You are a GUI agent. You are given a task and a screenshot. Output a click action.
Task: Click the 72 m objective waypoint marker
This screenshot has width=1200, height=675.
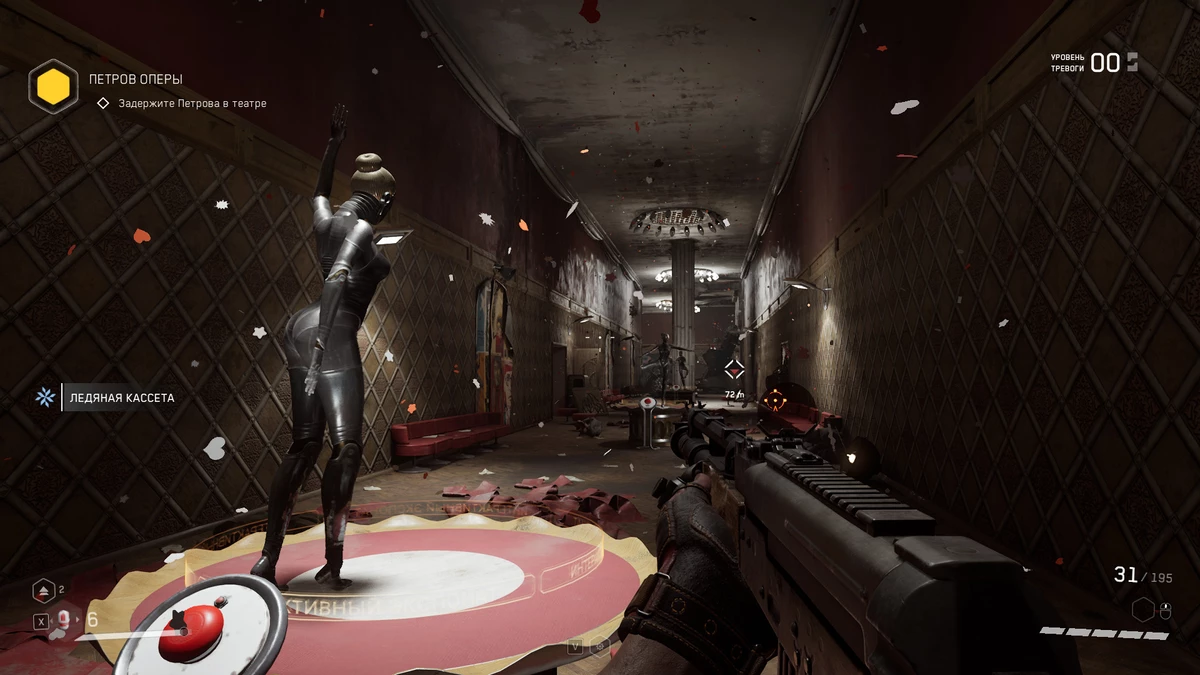click(x=734, y=370)
